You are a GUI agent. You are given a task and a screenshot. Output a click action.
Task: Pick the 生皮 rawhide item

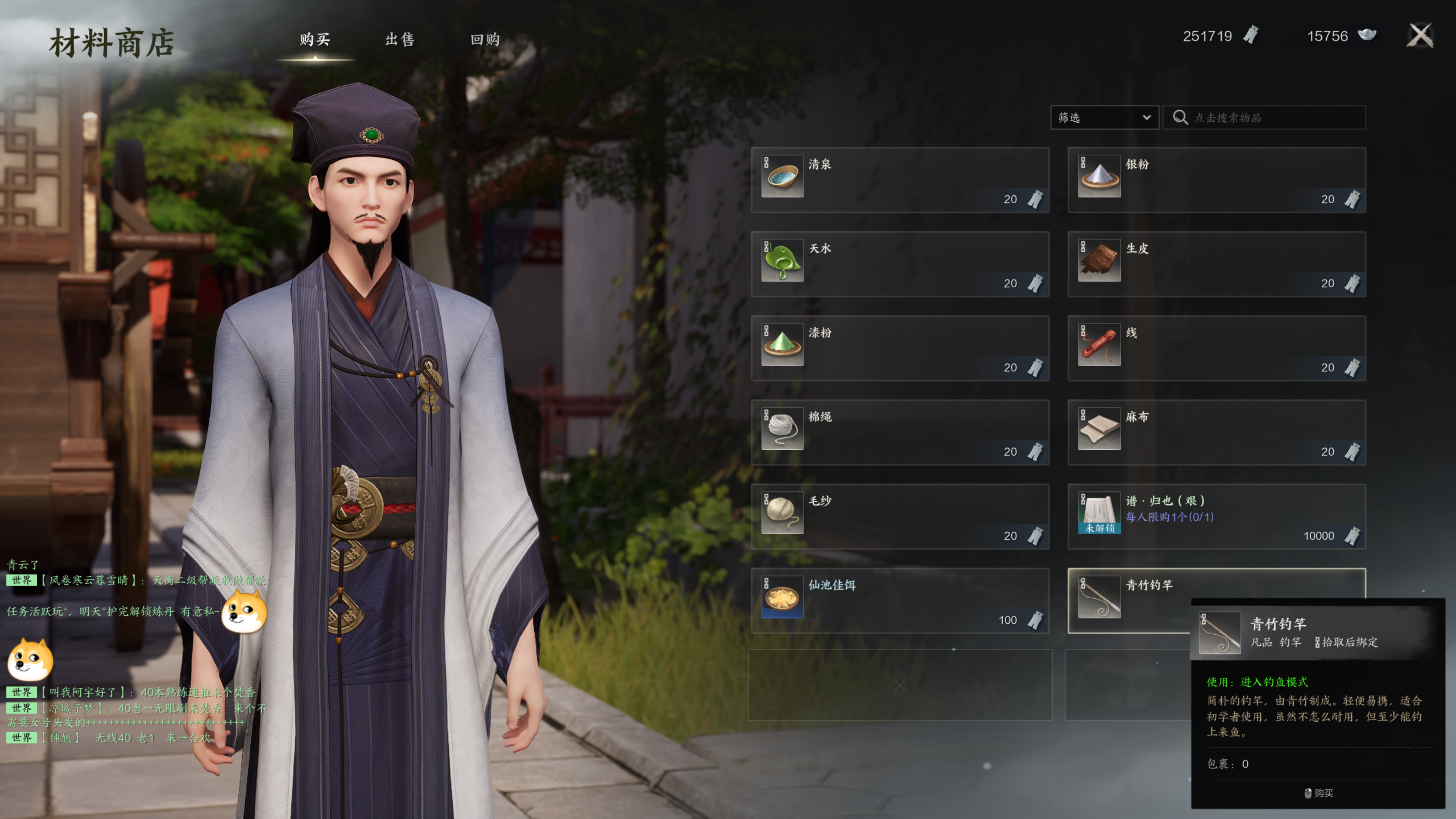[x=1216, y=264]
